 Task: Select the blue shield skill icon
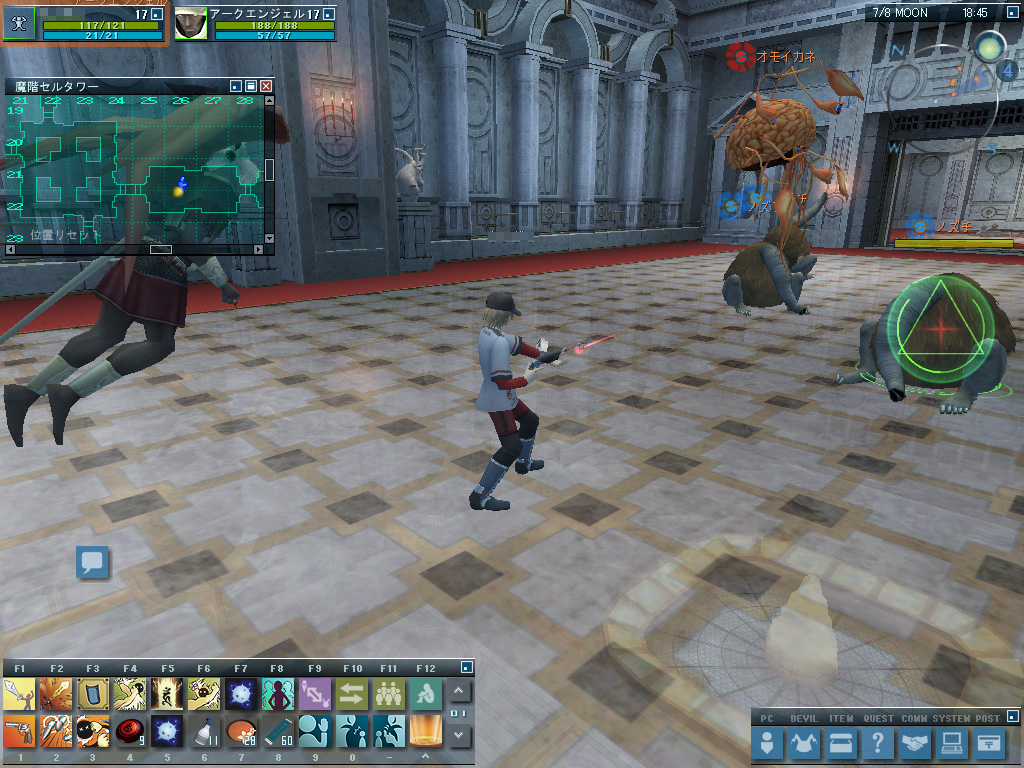point(93,693)
